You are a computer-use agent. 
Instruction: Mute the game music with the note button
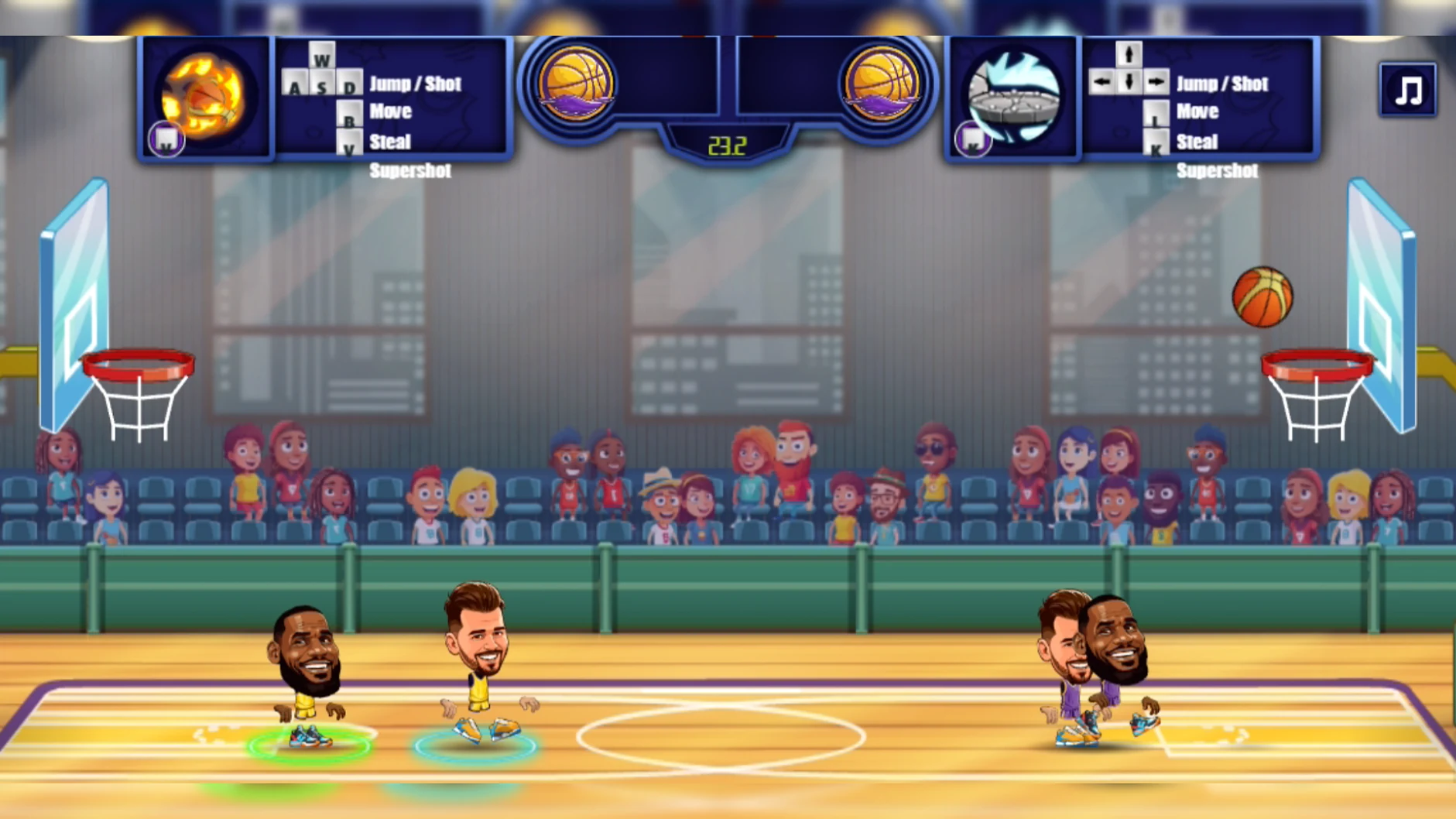1408,90
